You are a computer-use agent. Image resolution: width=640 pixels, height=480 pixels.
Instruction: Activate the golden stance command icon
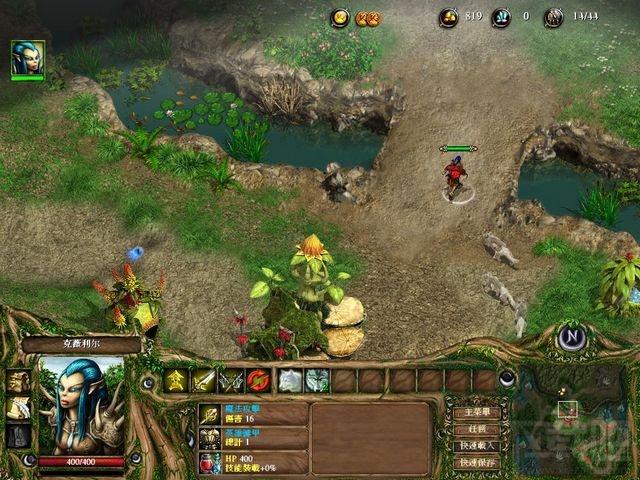pyautogui.click(x=176, y=380)
